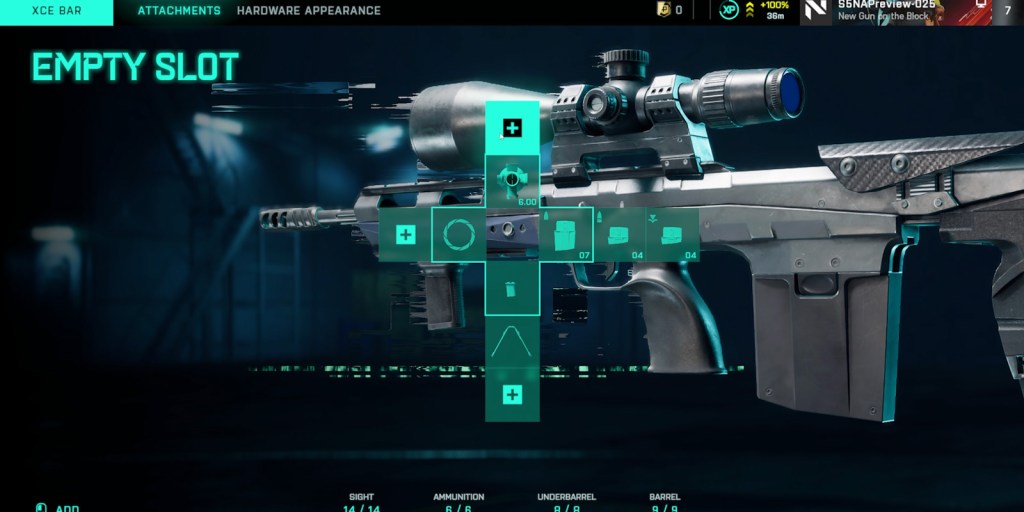1024x512 pixels.
Task: Pick the bipod-shaped underbarrel attachment
Action: [512, 342]
